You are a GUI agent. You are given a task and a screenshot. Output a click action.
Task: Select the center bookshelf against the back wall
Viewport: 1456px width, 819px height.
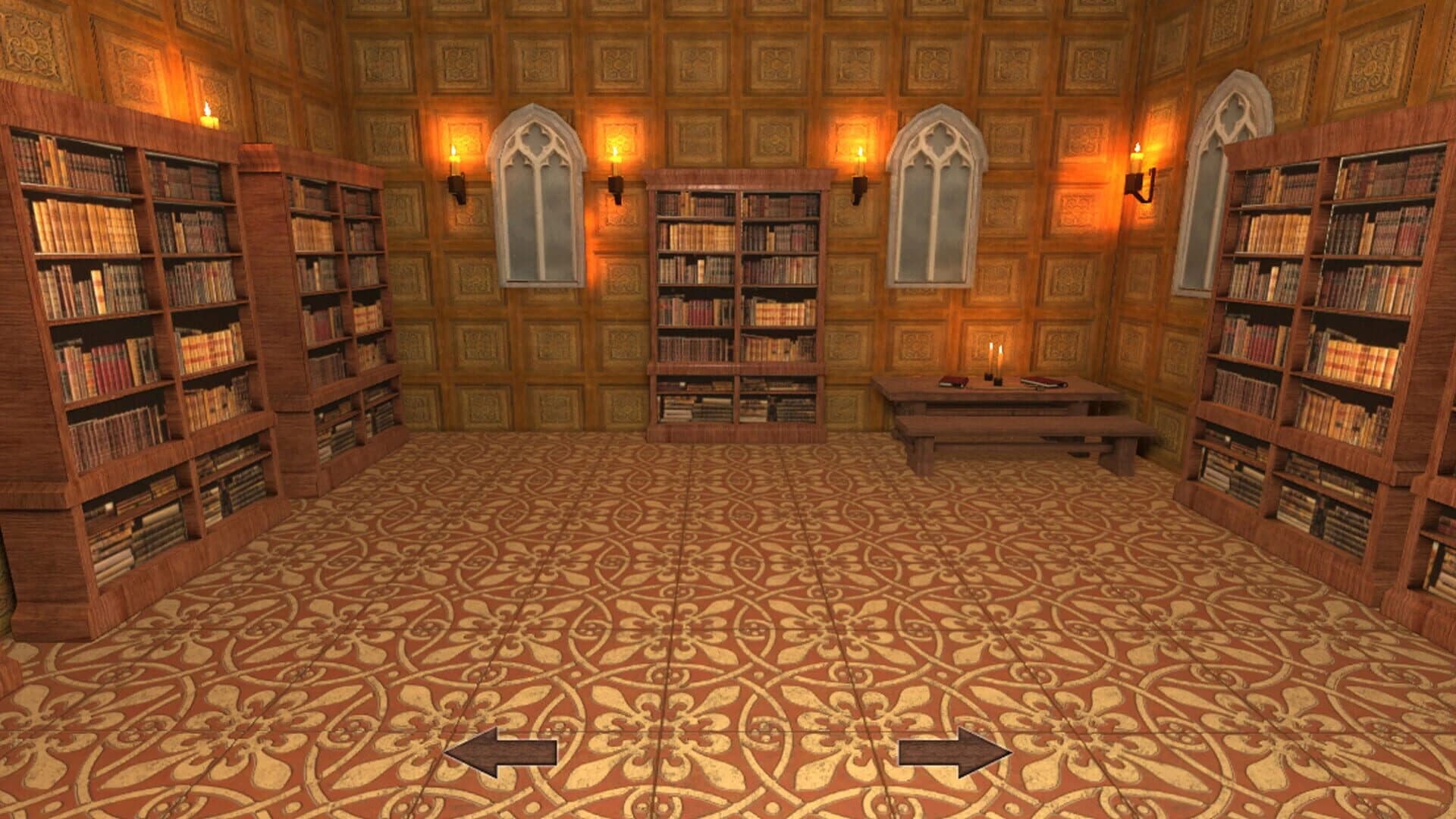737,303
